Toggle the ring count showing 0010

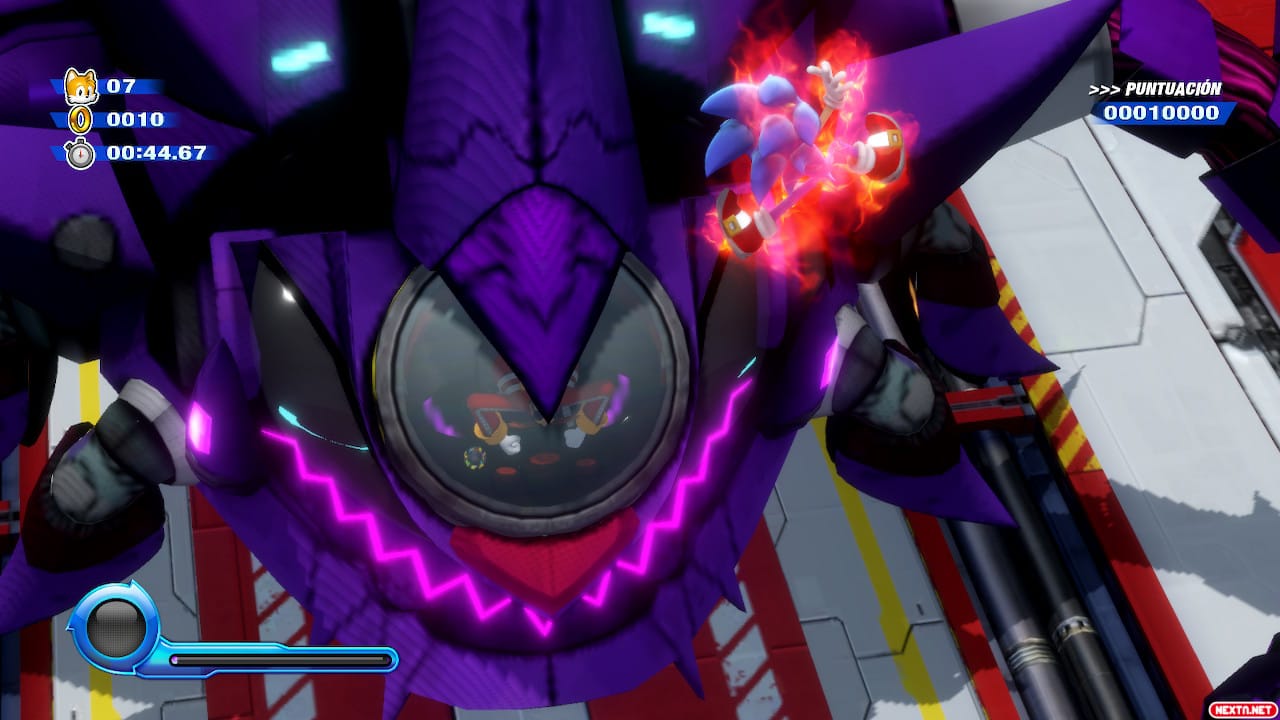pyautogui.click(x=135, y=122)
